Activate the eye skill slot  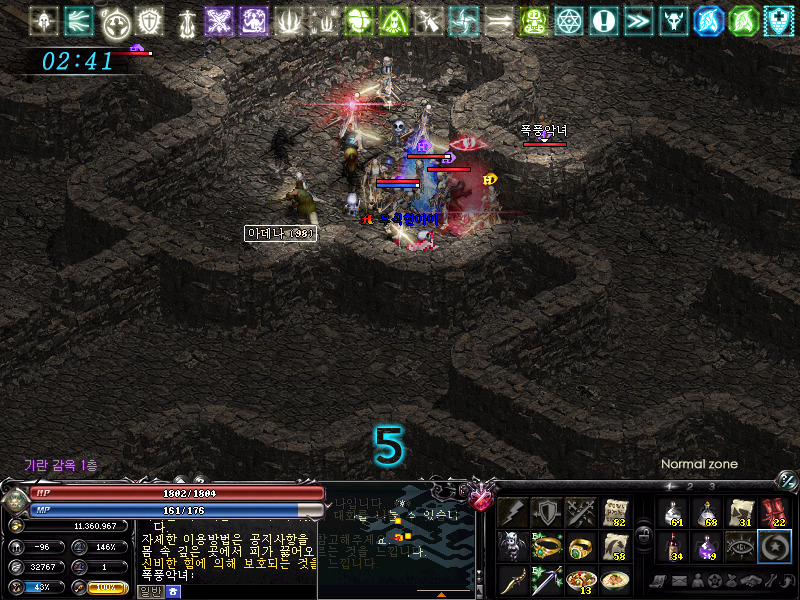tap(740, 547)
